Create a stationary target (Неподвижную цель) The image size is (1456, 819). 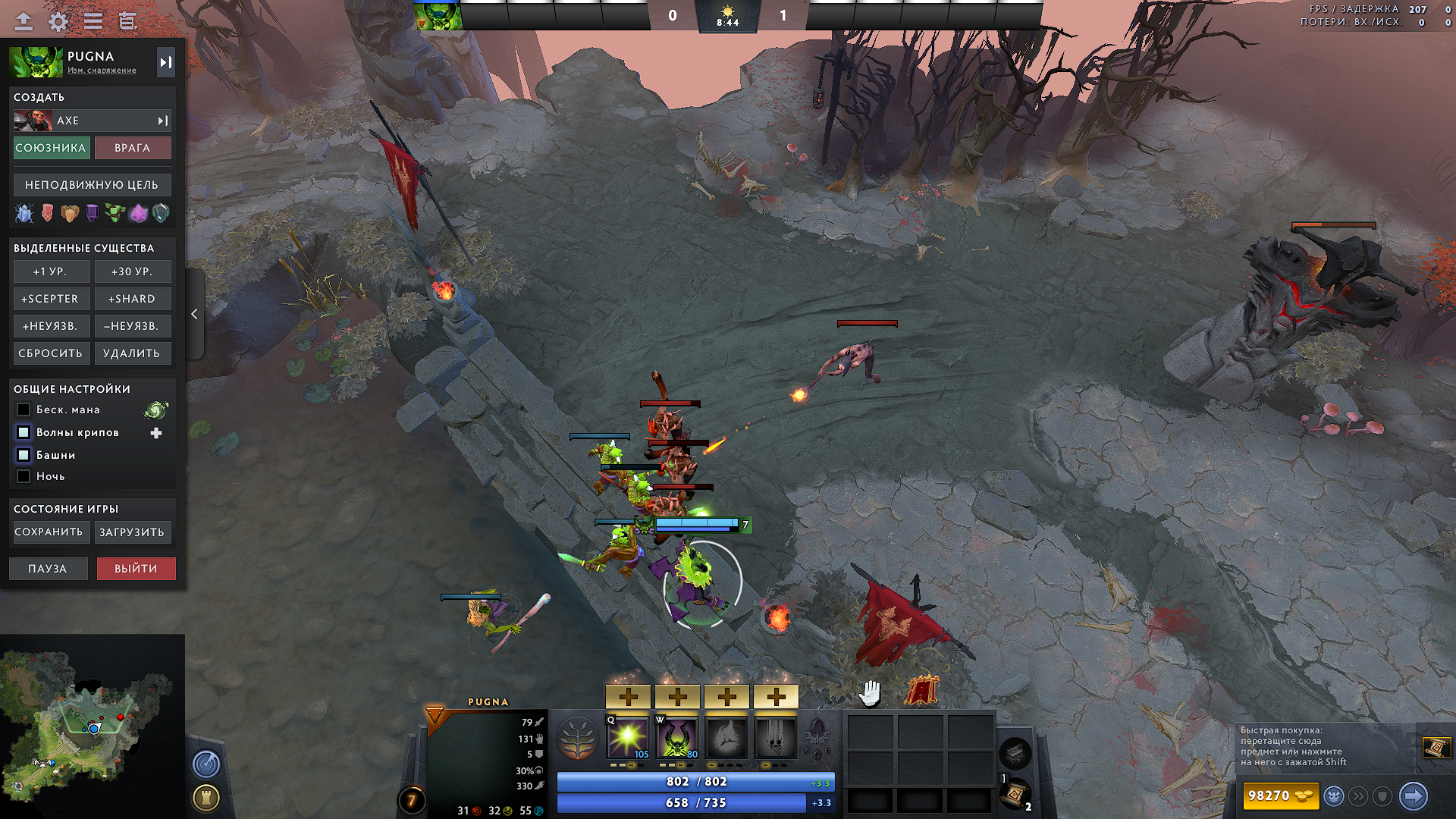click(x=92, y=185)
